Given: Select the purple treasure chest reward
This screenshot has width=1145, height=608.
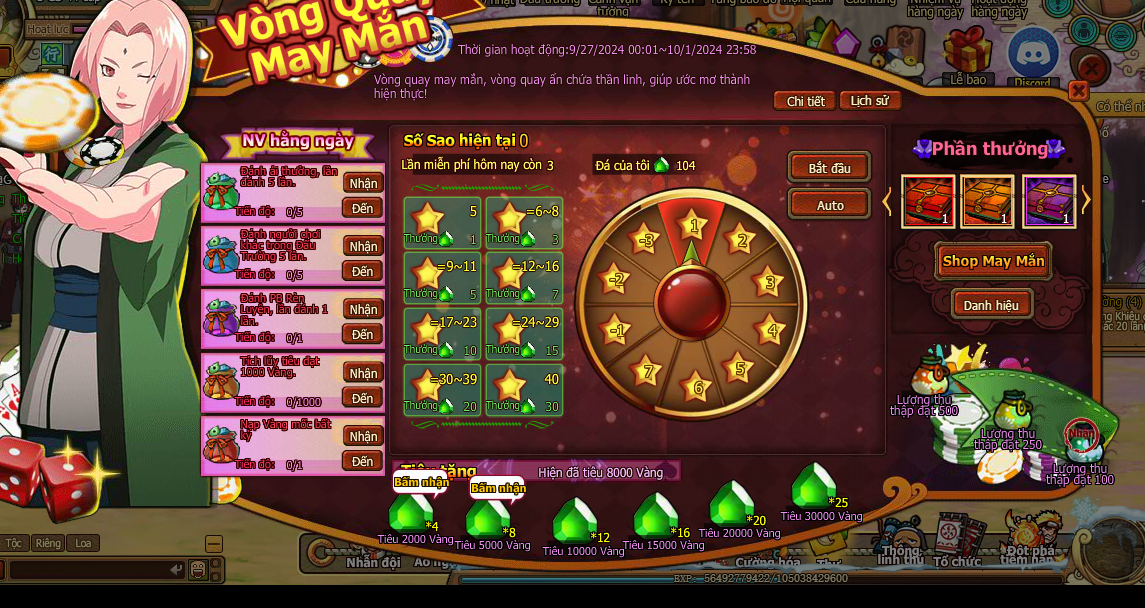Looking at the screenshot, I should tap(1048, 201).
